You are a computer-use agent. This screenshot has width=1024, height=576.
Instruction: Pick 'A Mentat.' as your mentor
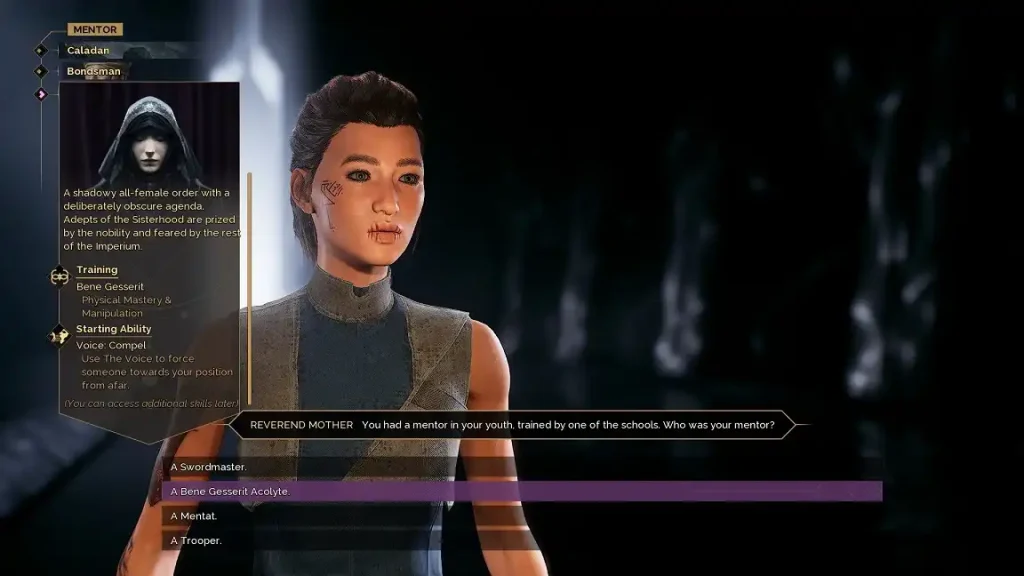(x=195, y=516)
